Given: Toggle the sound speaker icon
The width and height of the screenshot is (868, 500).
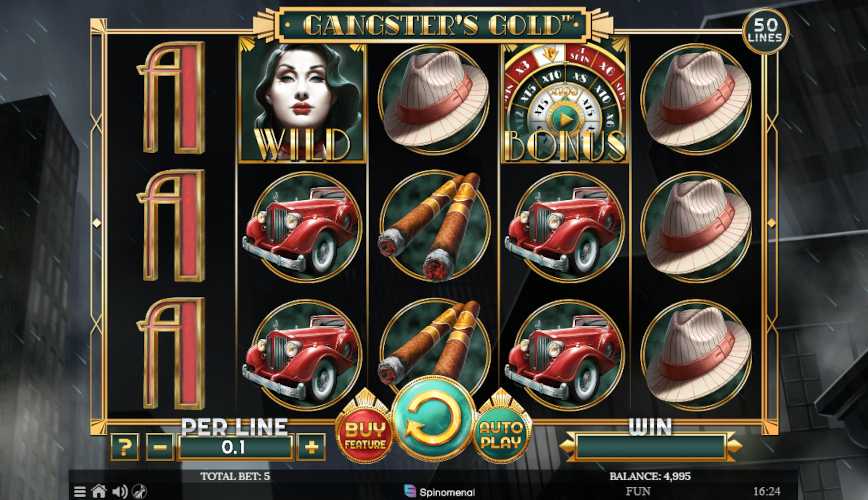Looking at the screenshot, I should coord(120,492).
